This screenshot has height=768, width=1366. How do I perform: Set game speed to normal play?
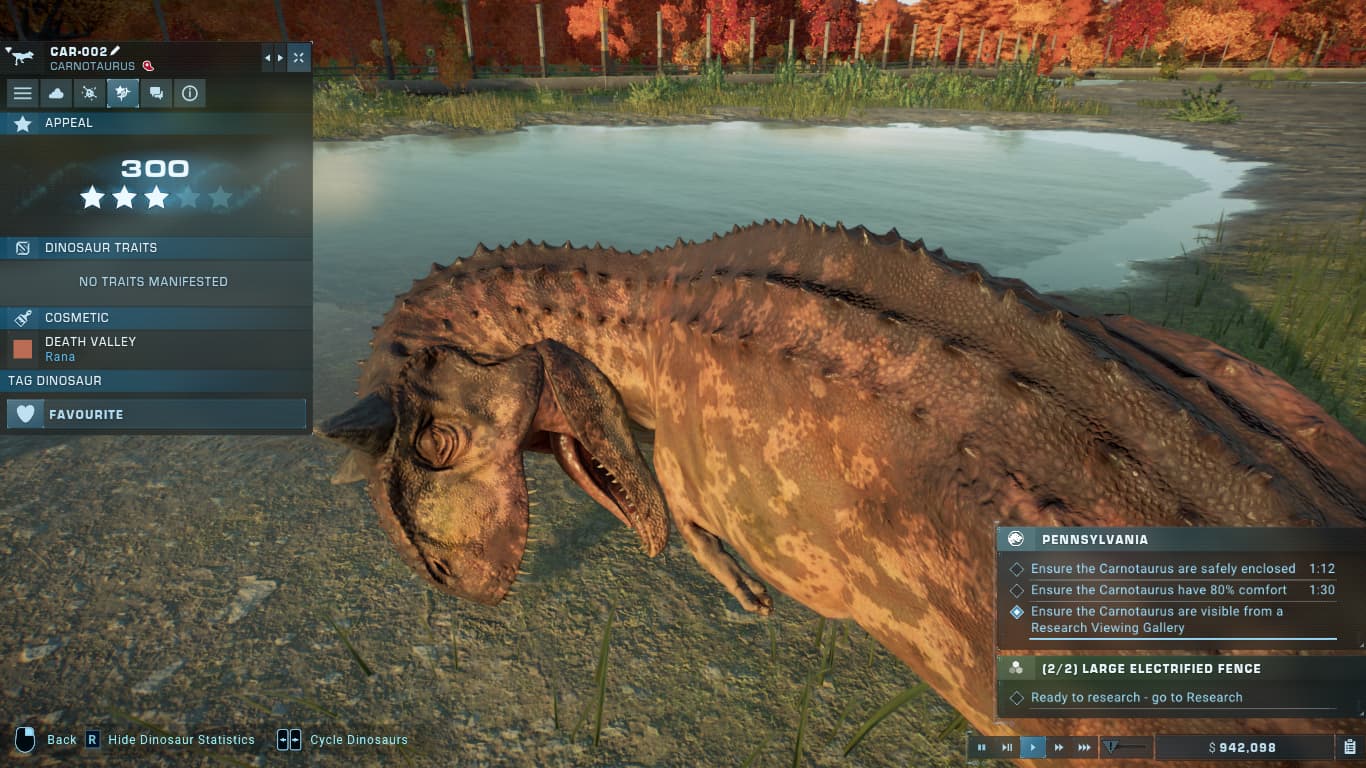1033,747
